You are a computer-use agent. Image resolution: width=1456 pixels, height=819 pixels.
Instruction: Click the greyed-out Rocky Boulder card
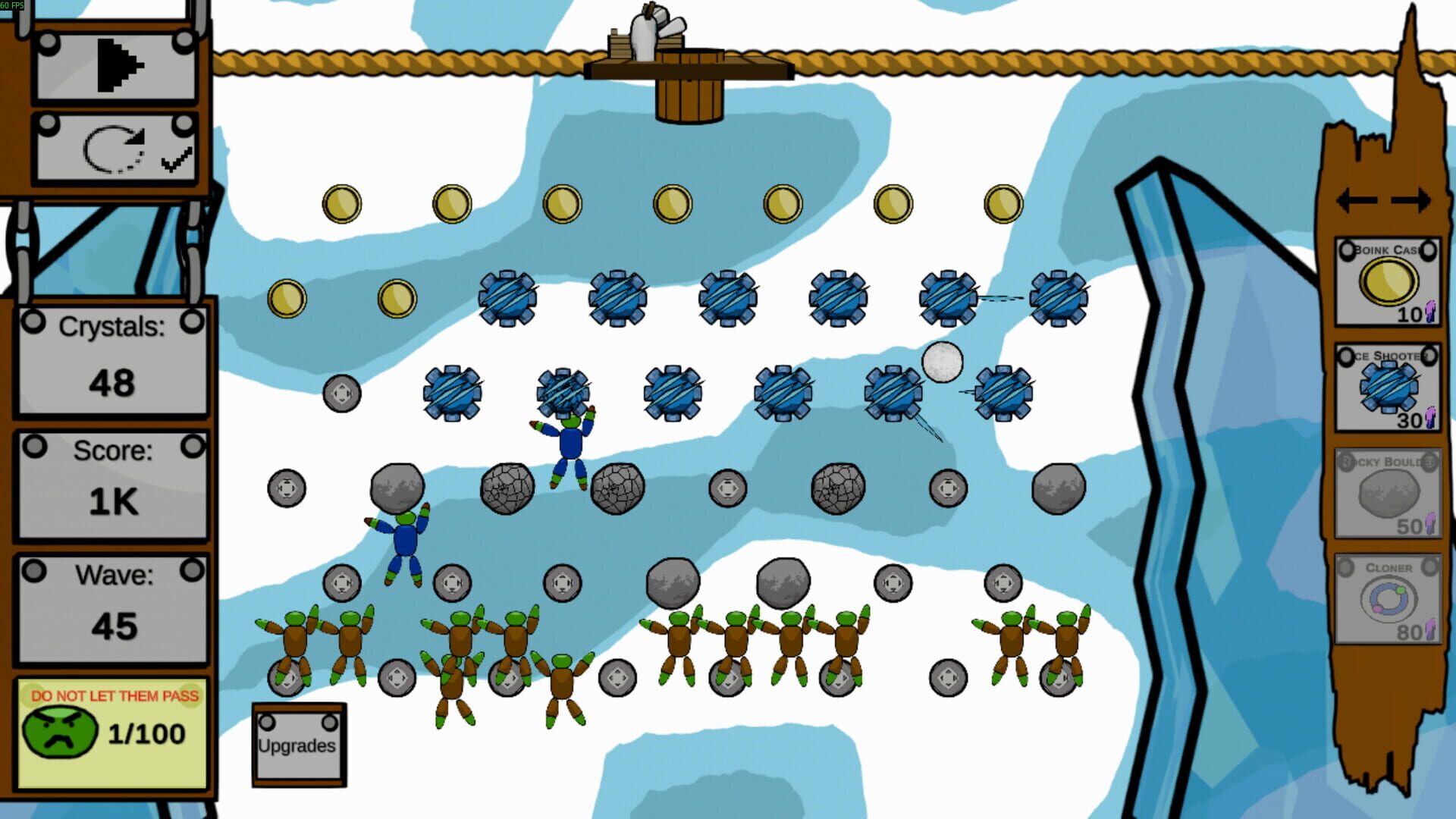(x=1386, y=493)
